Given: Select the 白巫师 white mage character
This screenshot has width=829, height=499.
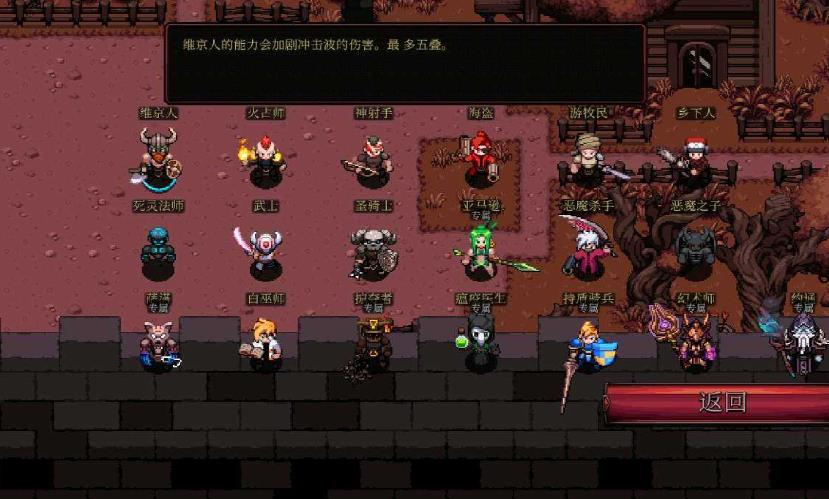Looking at the screenshot, I should coord(265,343).
